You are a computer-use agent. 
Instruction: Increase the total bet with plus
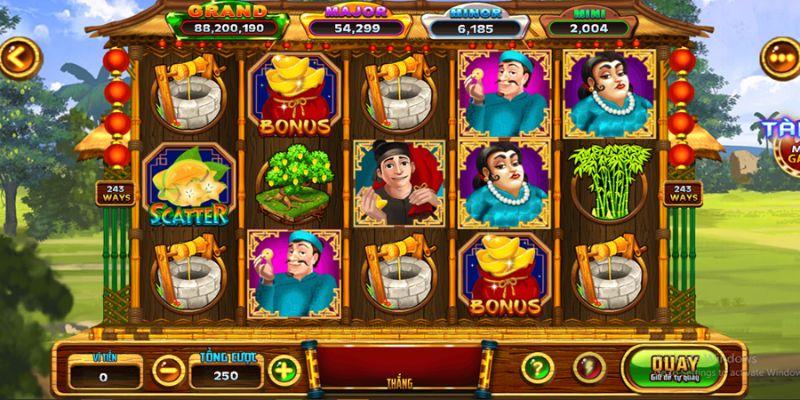pos(283,371)
